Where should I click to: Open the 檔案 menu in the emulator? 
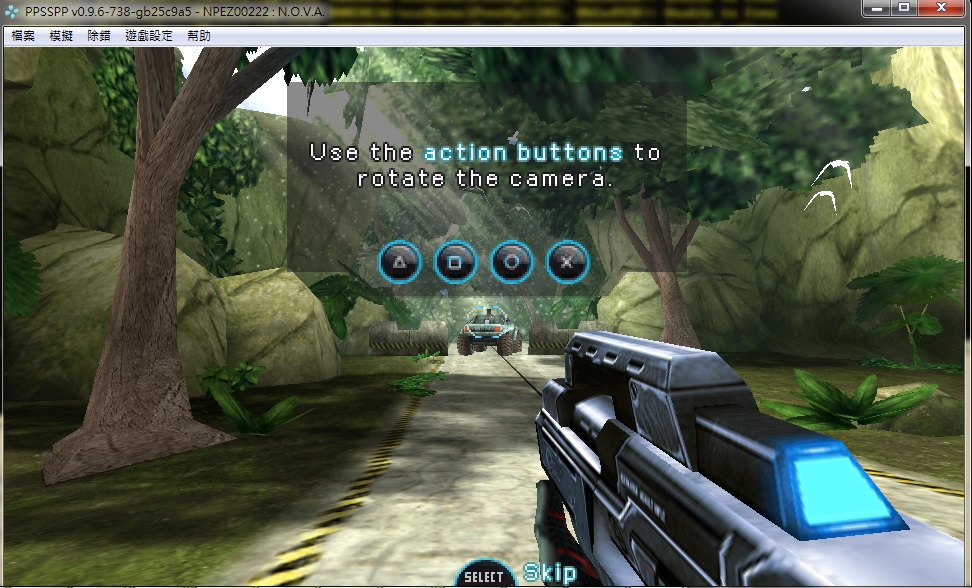click(x=23, y=36)
